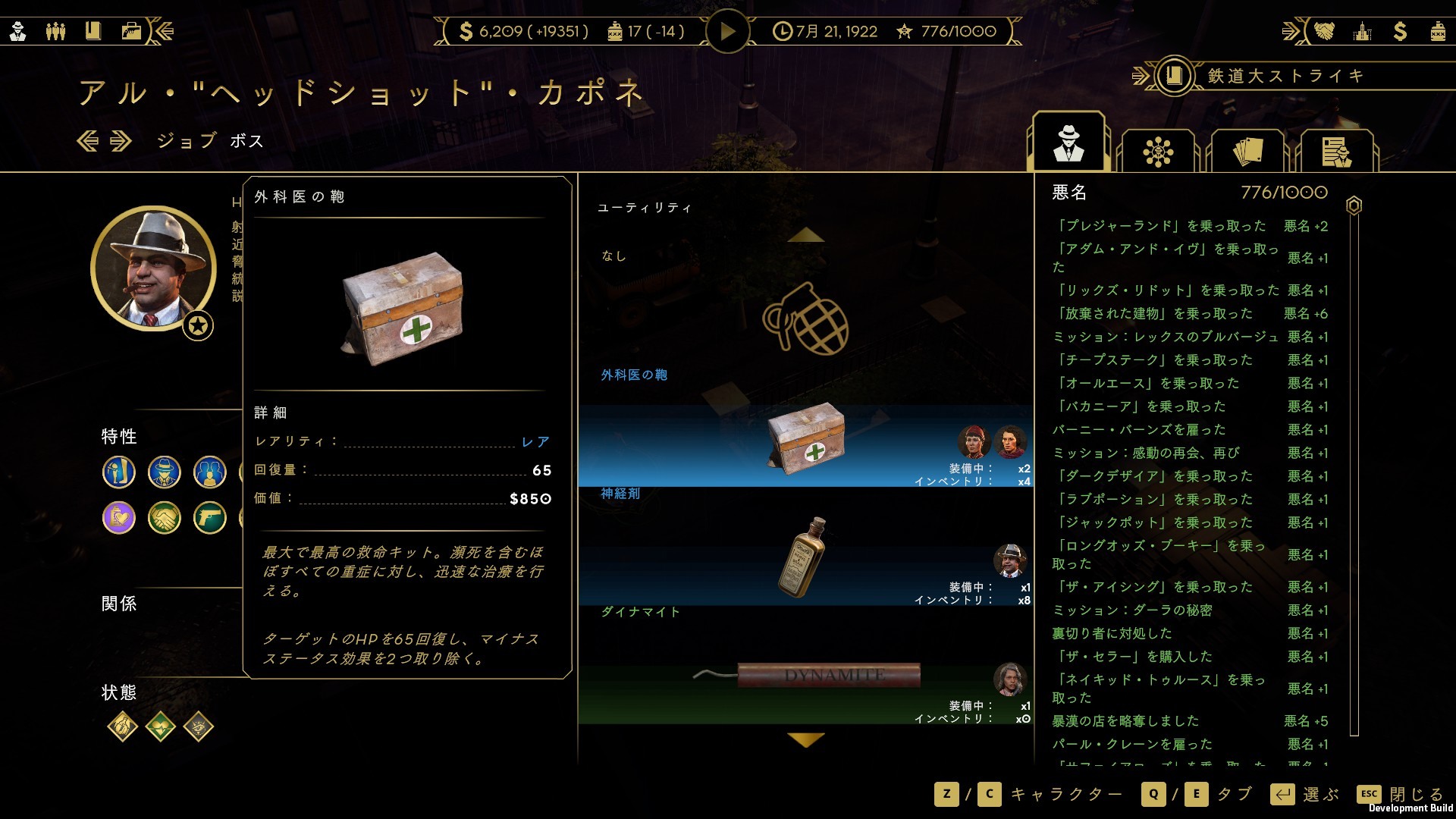Click the play button in the top bar
Image resolution: width=1456 pixels, height=819 pixels.
pyautogui.click(x=727, y=32)
